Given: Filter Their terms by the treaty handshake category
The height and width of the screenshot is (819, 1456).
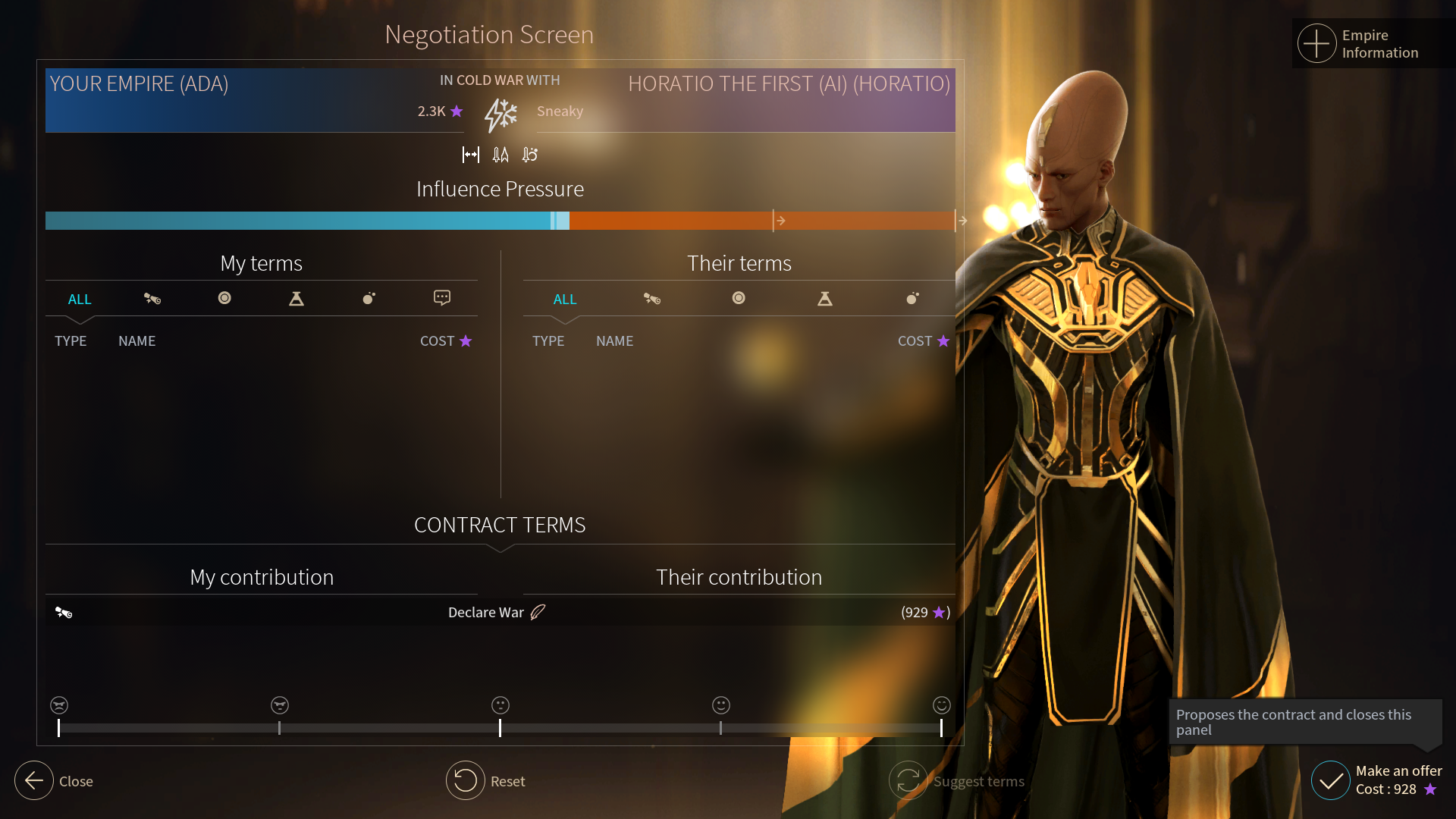Looking at the screenshot, I should coord(652,299).
